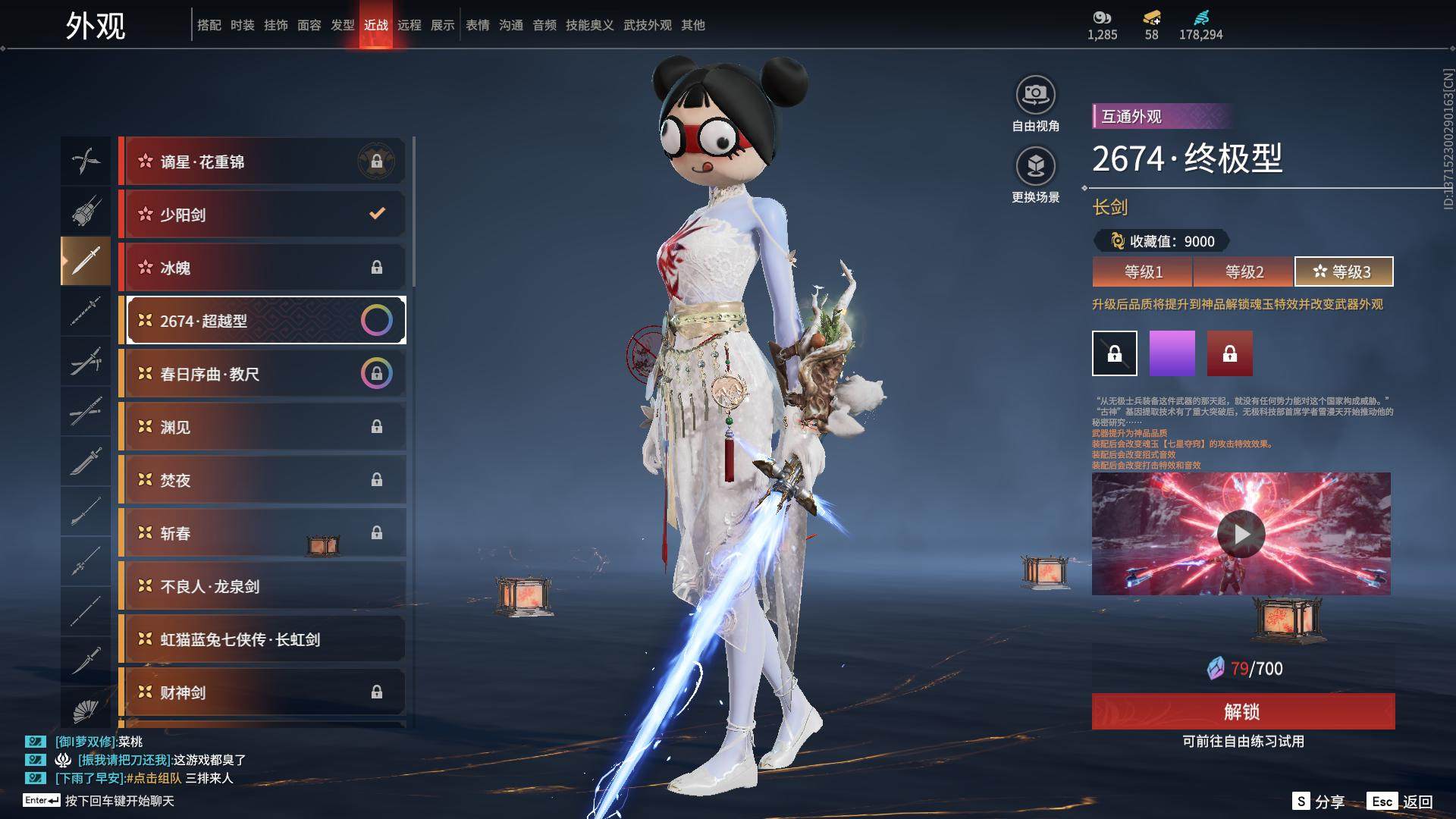Play the skin effect preview video
This screenshot has width=1456, height=819.
[1241, 534]
